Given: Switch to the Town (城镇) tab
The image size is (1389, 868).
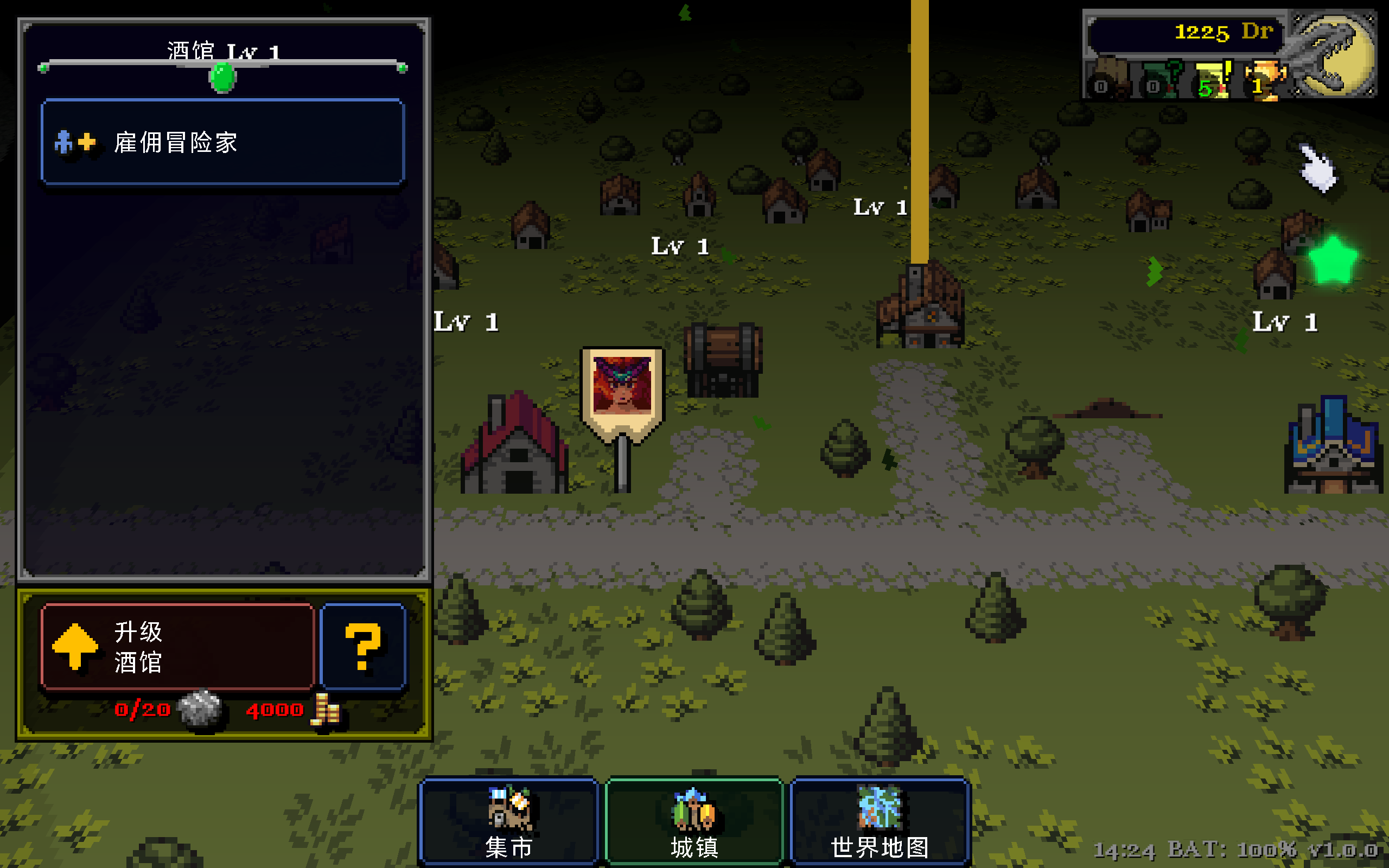Looking at the screenshot, I should click(x=694, y=821).
